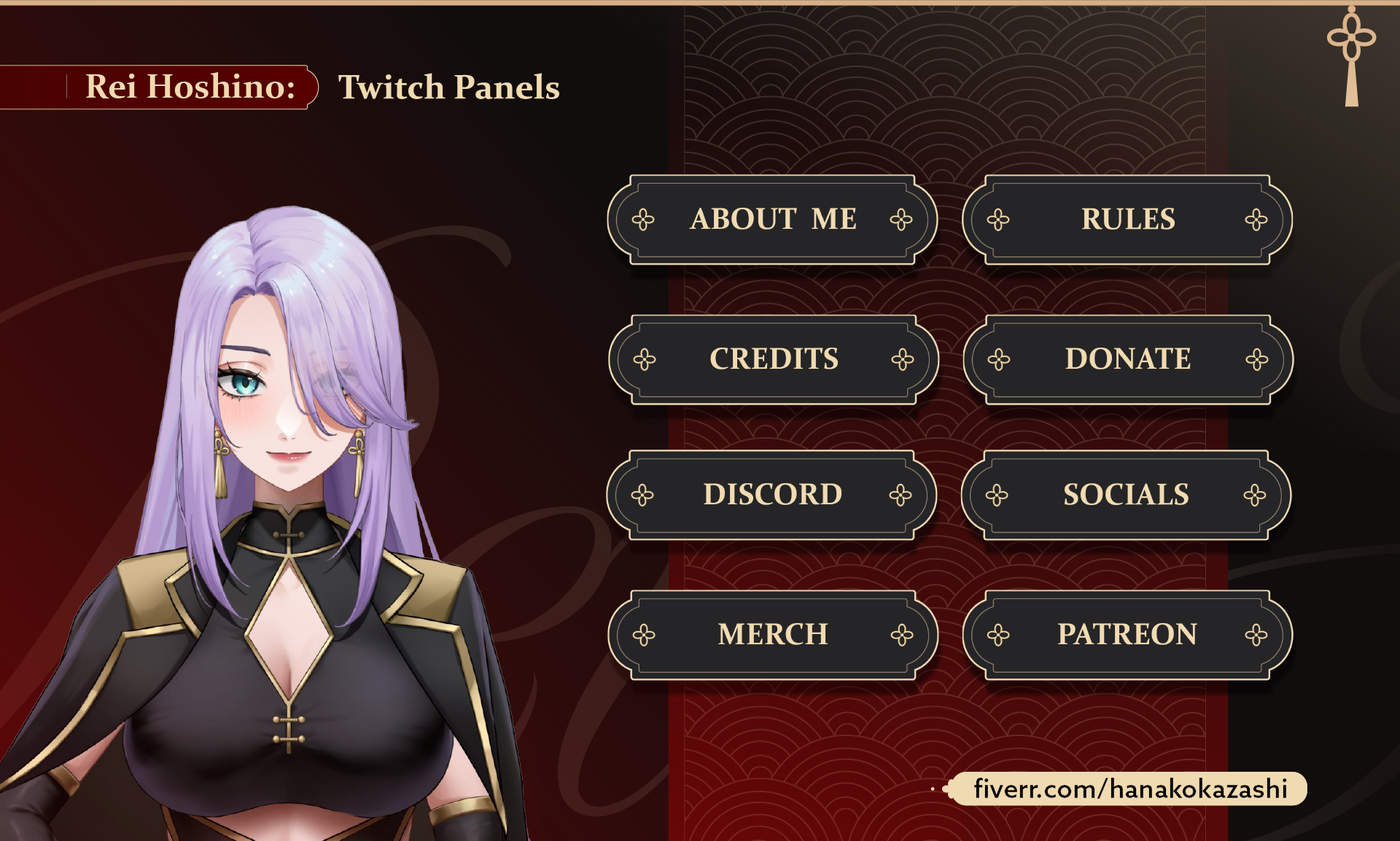Select the SOCIALS panel
1400x841 pixels.
[x=1126, y=495]
